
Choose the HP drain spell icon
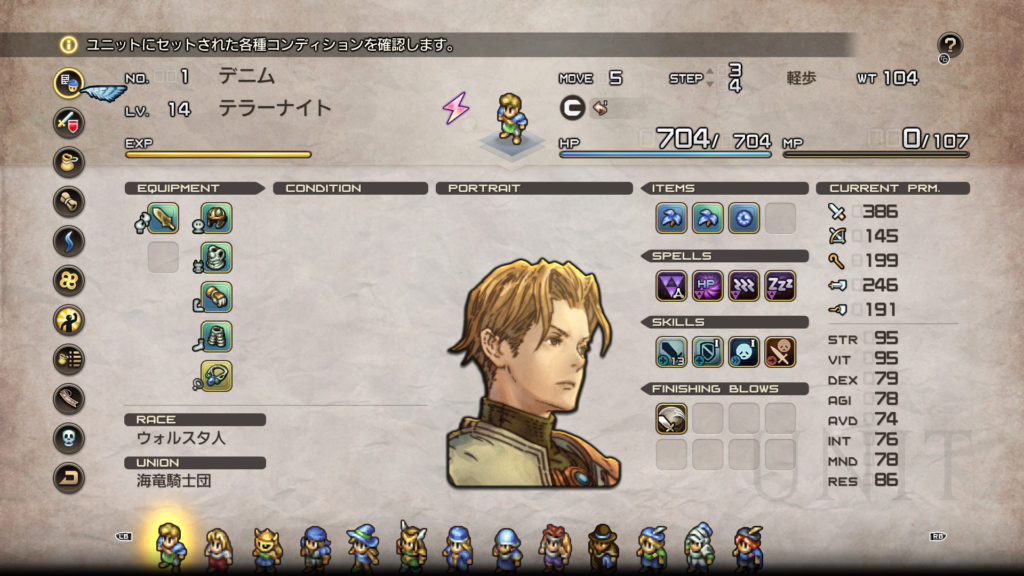[x=707, y=286]
